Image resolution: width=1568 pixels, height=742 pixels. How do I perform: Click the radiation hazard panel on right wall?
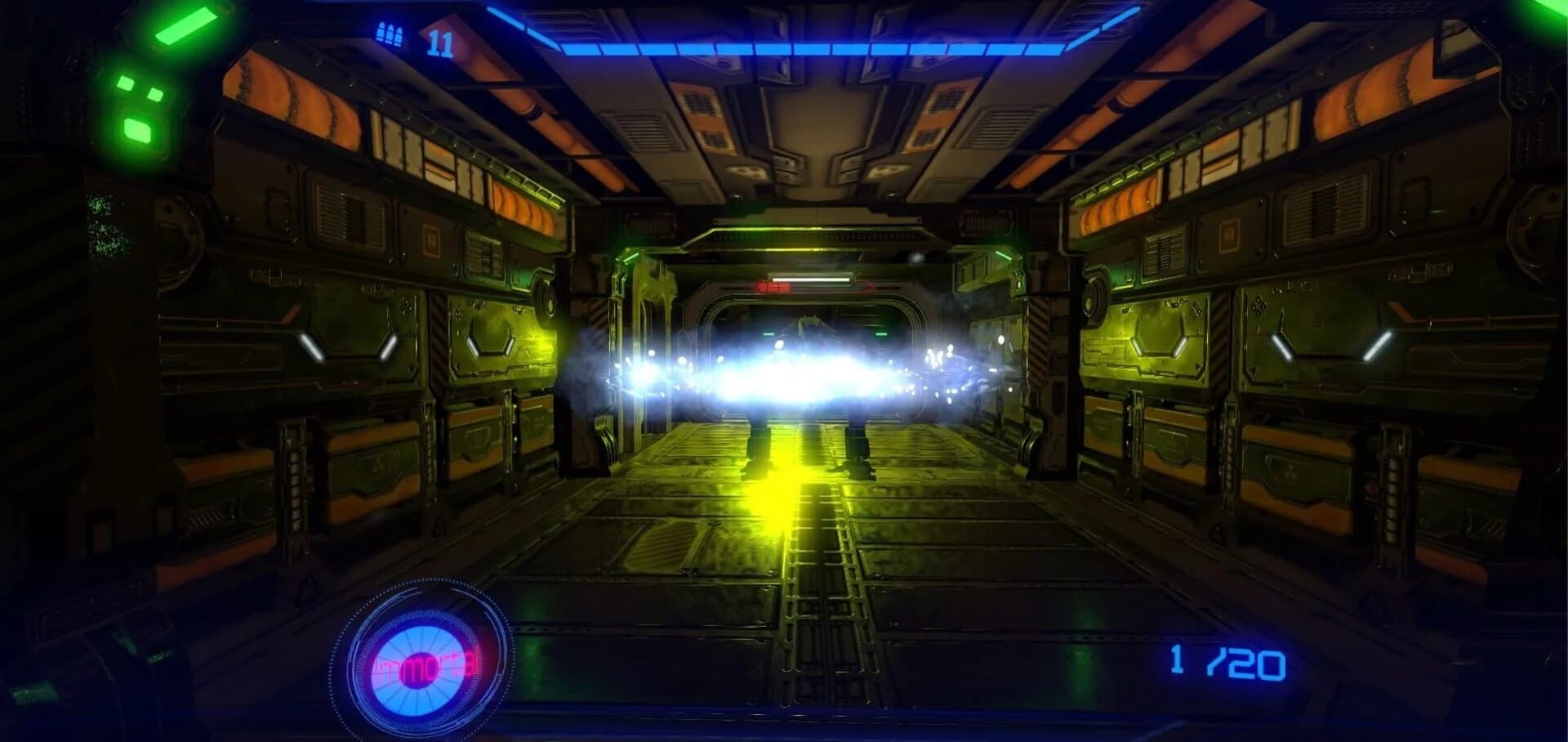[1291, 472]
